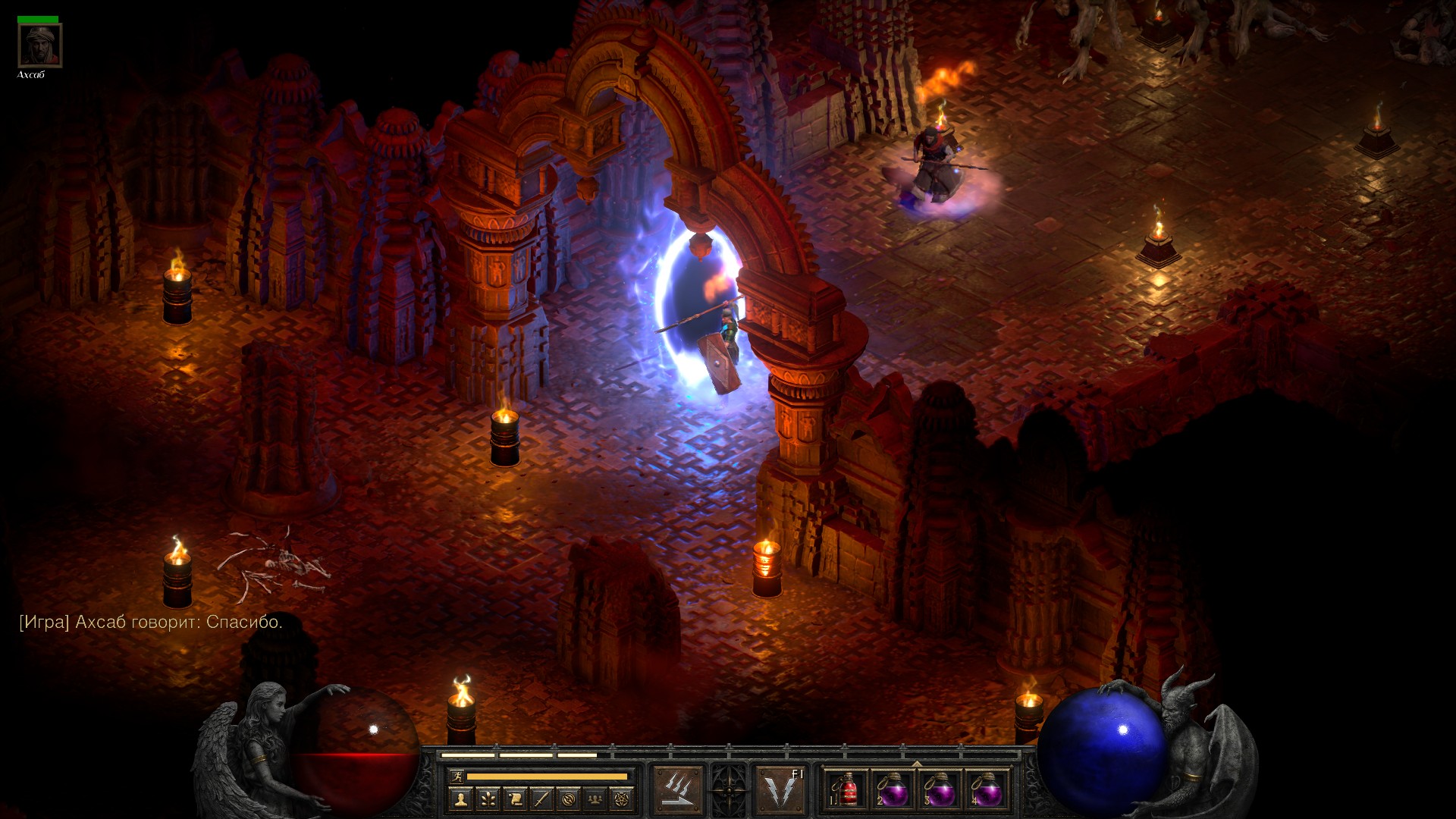Use the purple potion in belt slot 4
The image size is (1456, 819).
pos(986,791)
